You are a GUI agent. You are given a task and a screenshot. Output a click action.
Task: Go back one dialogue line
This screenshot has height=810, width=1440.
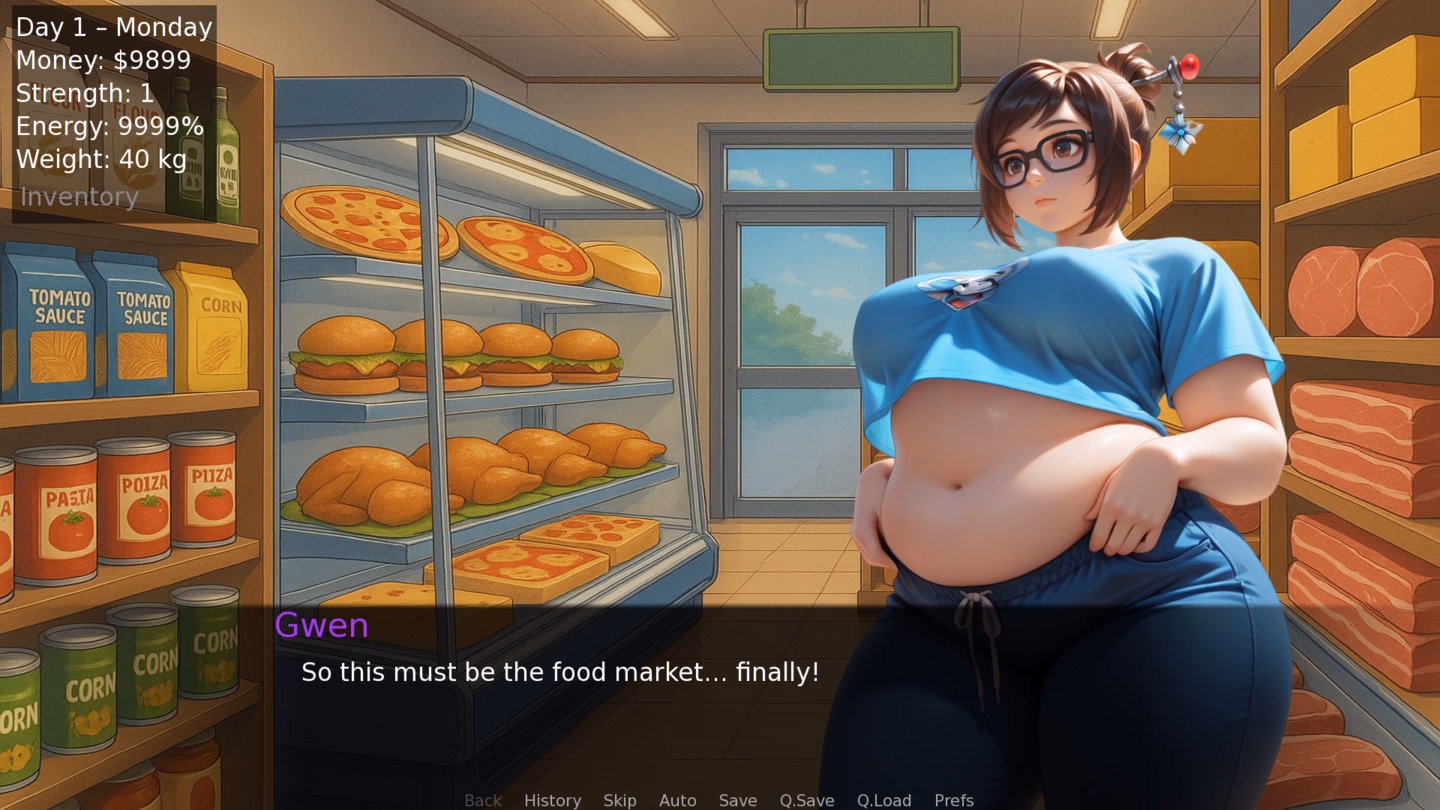[483, 800]
